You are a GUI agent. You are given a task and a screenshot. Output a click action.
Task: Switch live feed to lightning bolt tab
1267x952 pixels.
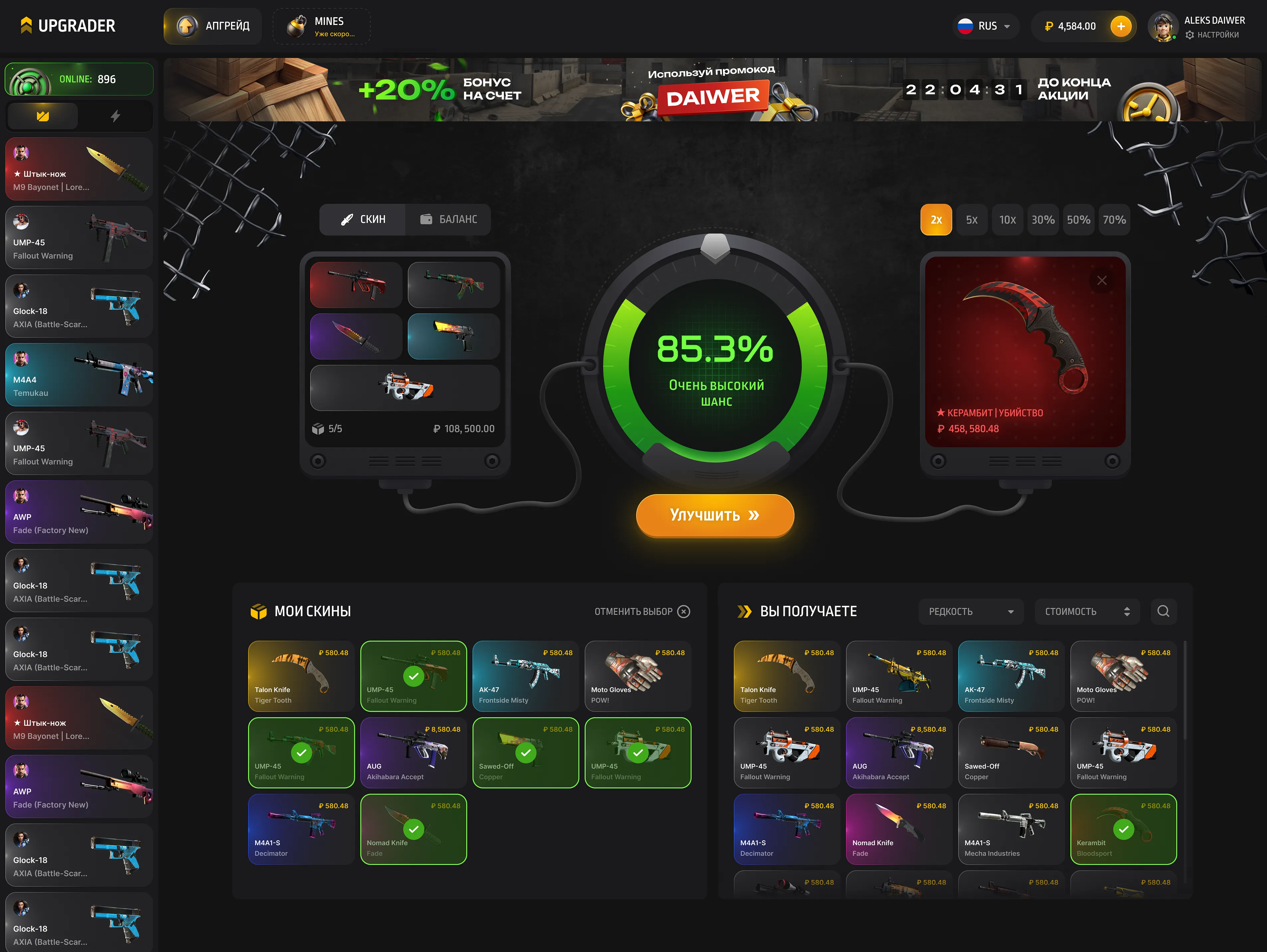coord(115,116)
